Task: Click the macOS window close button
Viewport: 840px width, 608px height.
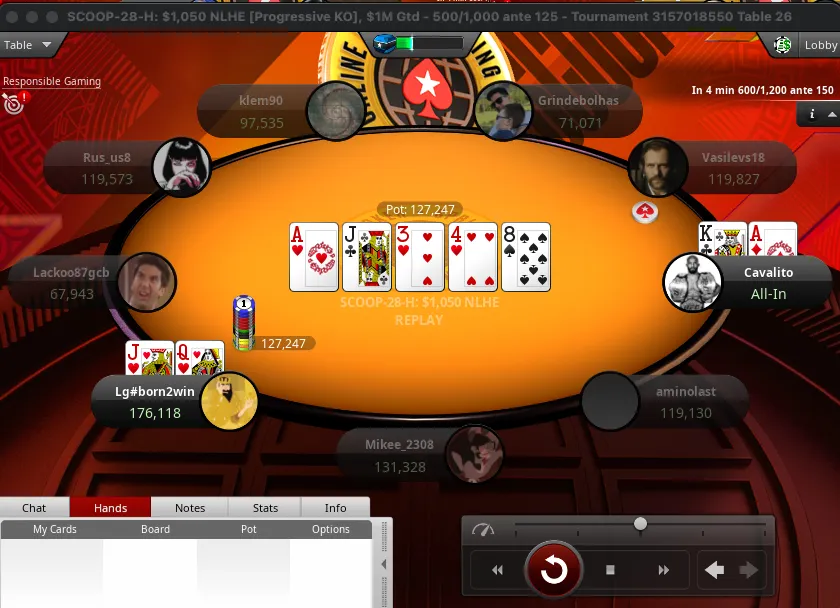Action: (x=13, y=18)
